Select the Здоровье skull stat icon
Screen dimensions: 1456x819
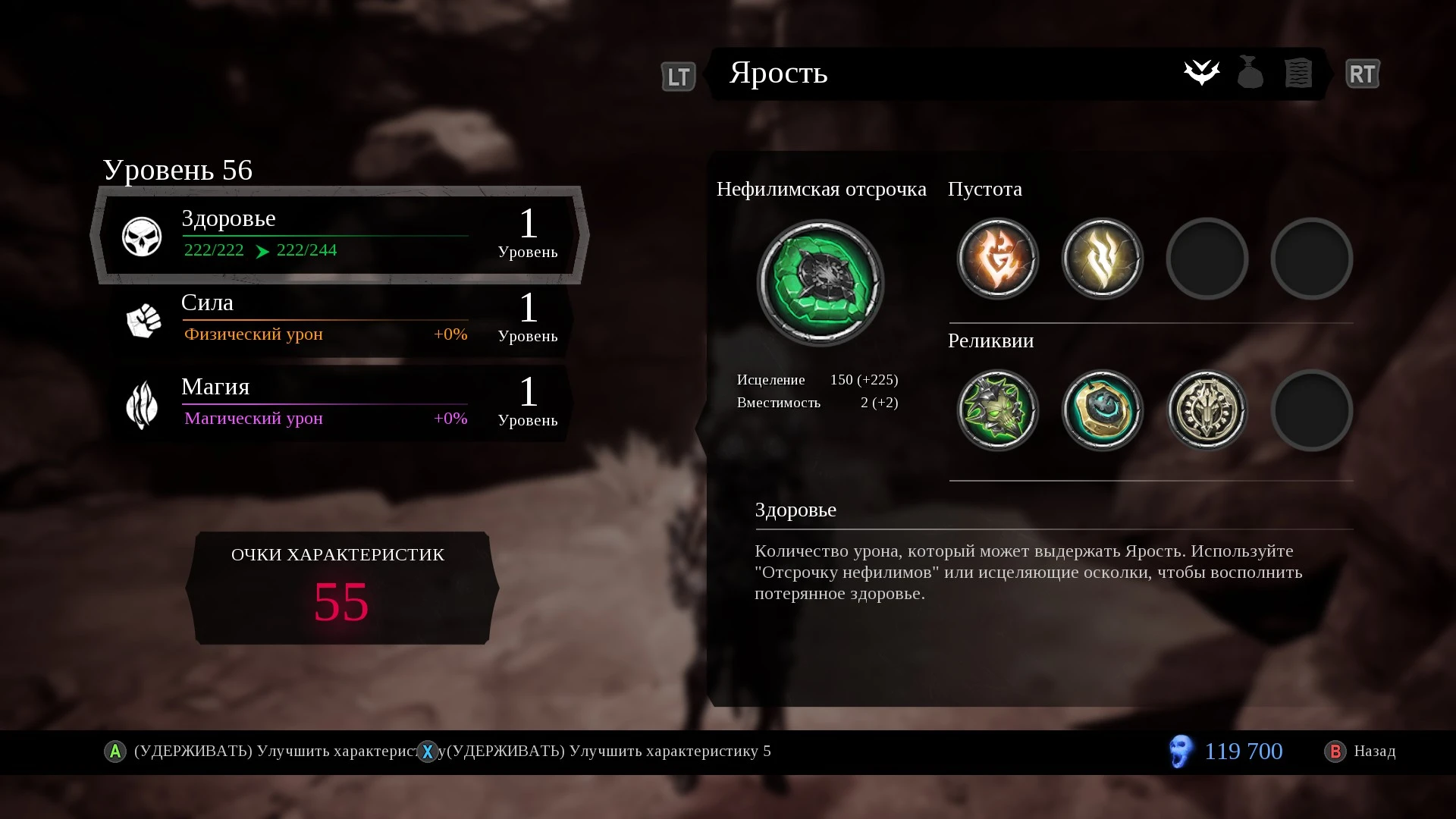[x=141, y=235]
